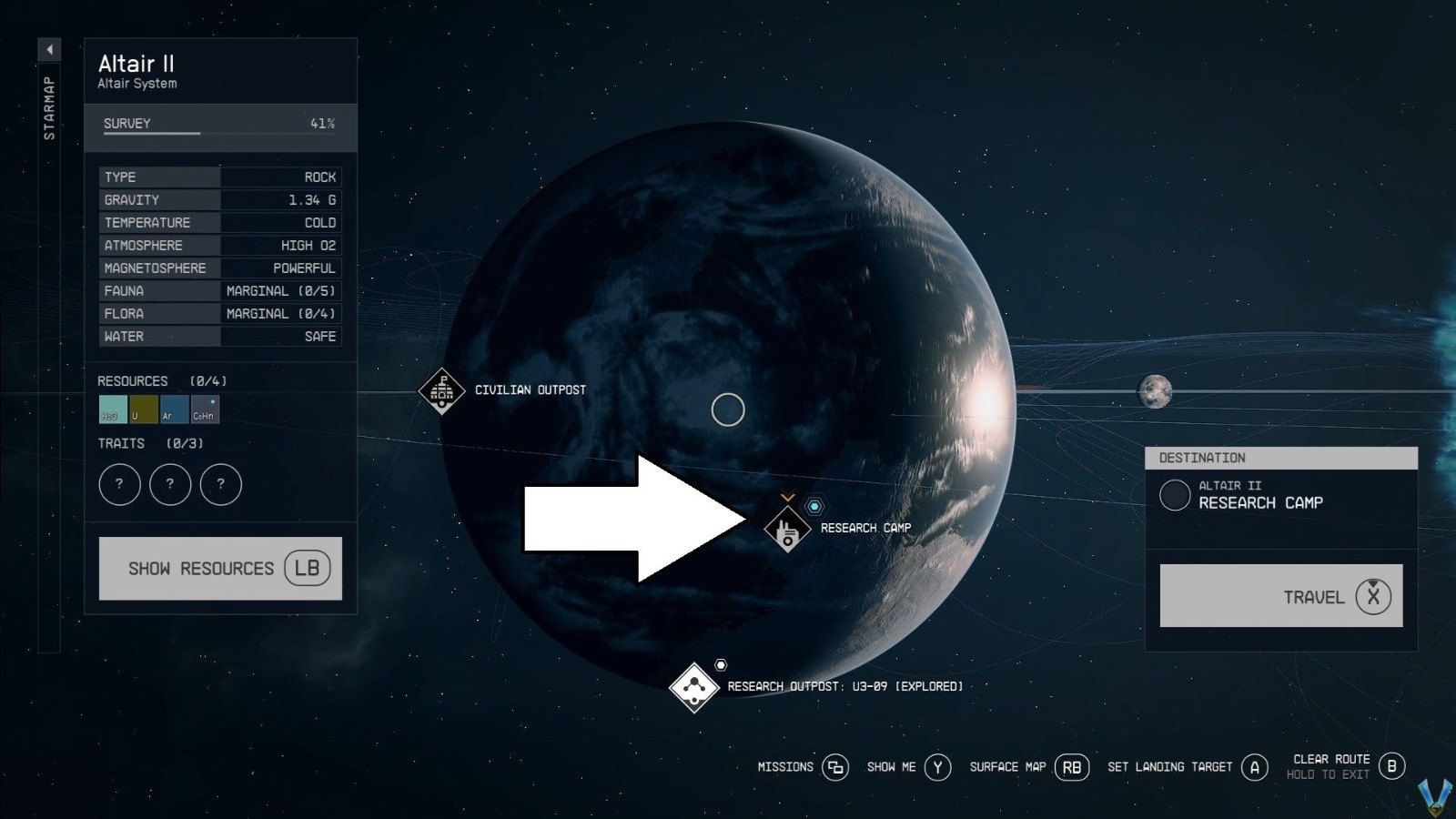Image resolution: width=1456 pixels, height=819 pixels.
Task: Click the Show Me Y button icon
Action: coord(938,767)
